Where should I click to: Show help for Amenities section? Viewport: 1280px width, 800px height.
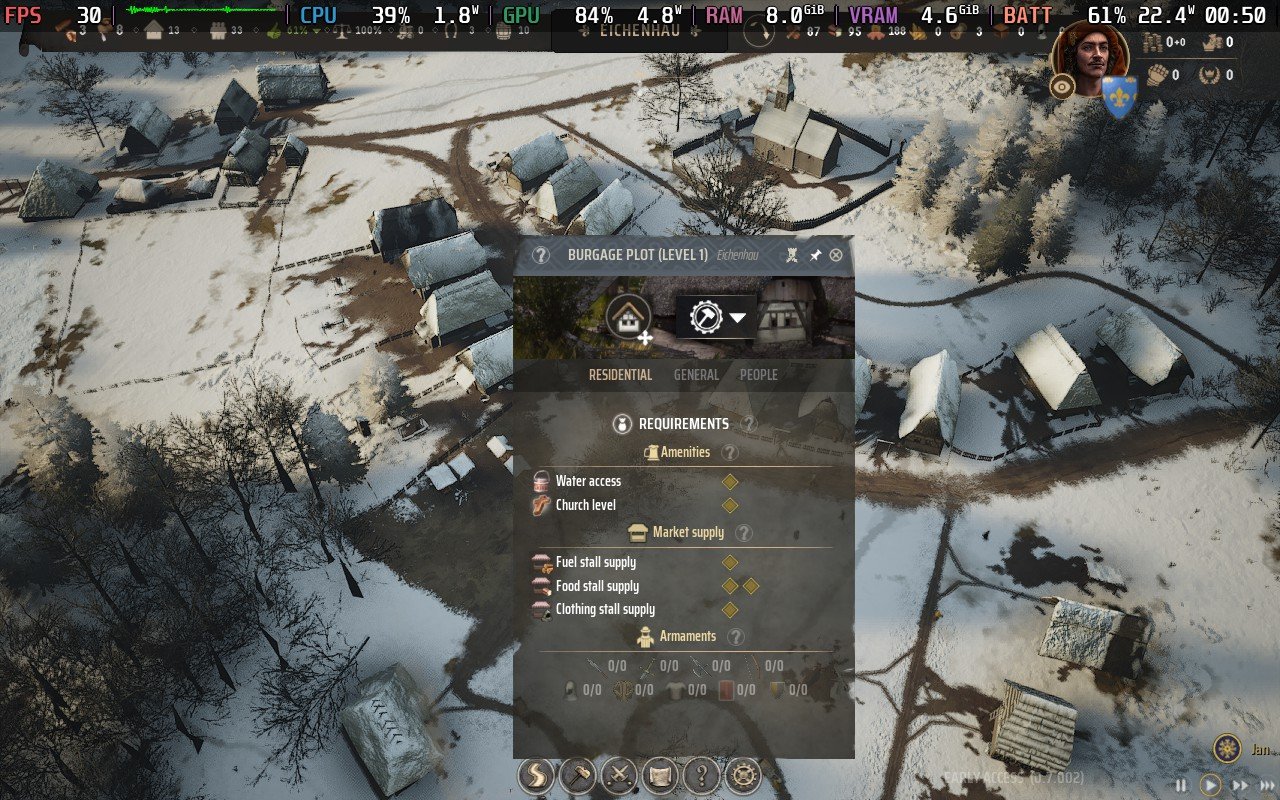(730, 453)
